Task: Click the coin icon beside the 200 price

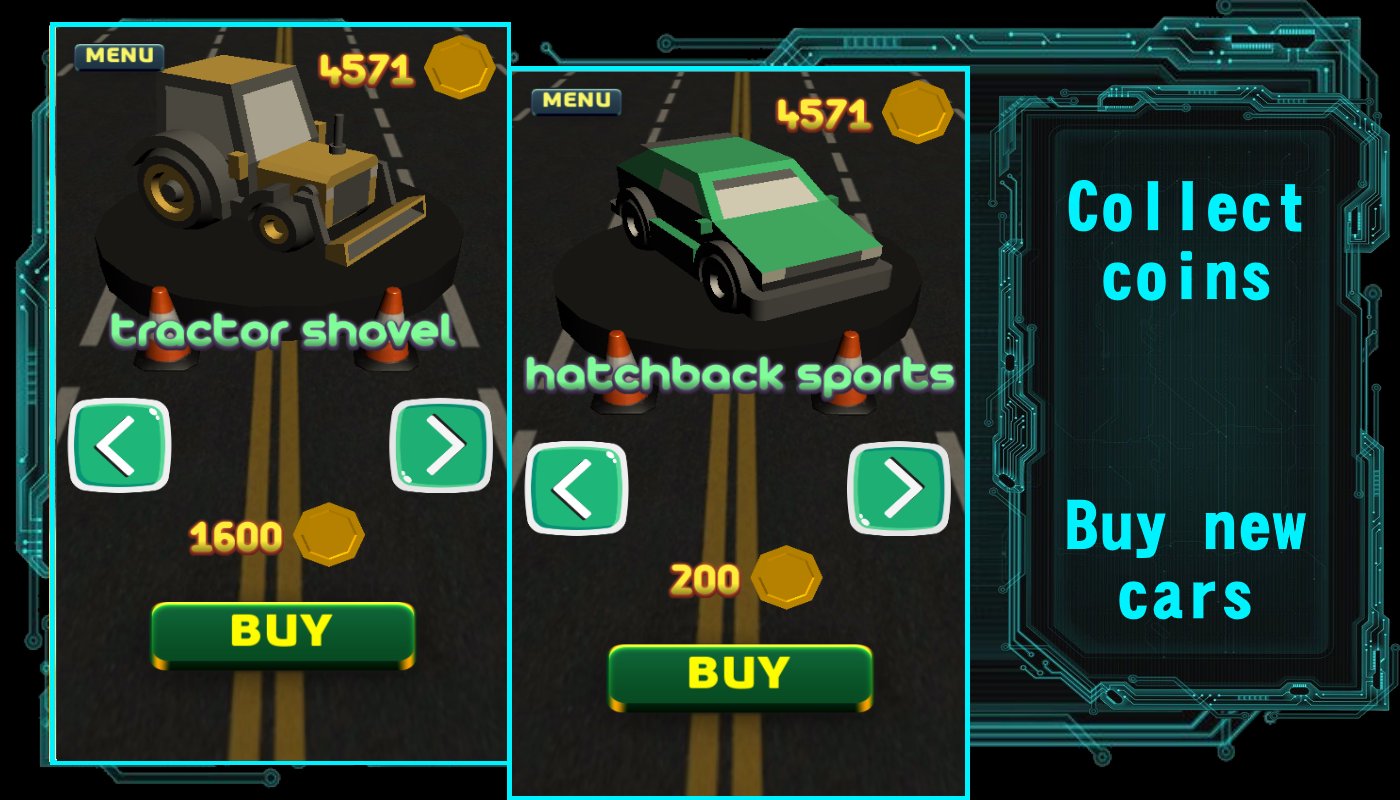Action: pyautogui.click(x=785, y=578)
